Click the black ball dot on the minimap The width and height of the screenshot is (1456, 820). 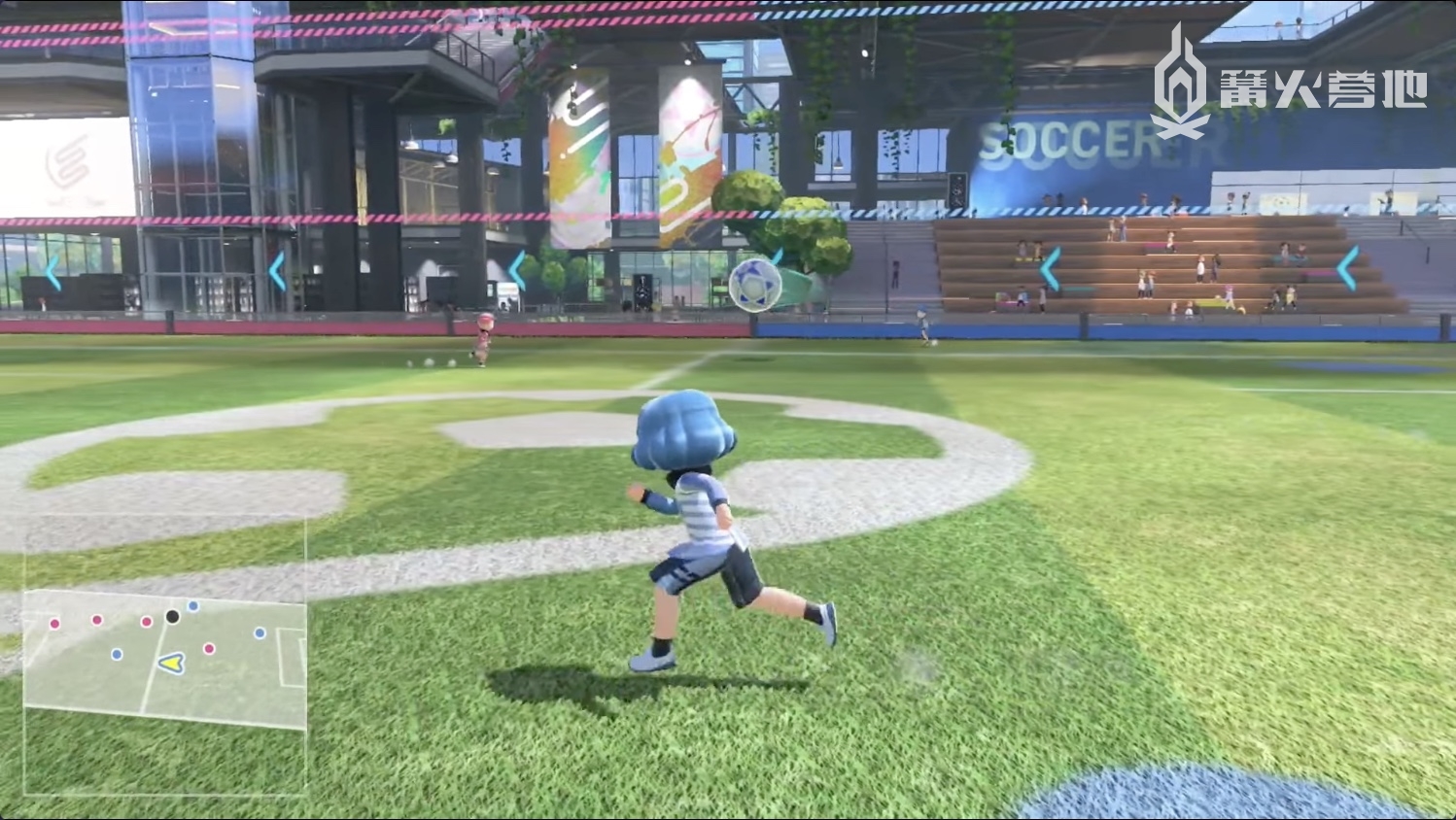tap(172, 616)
